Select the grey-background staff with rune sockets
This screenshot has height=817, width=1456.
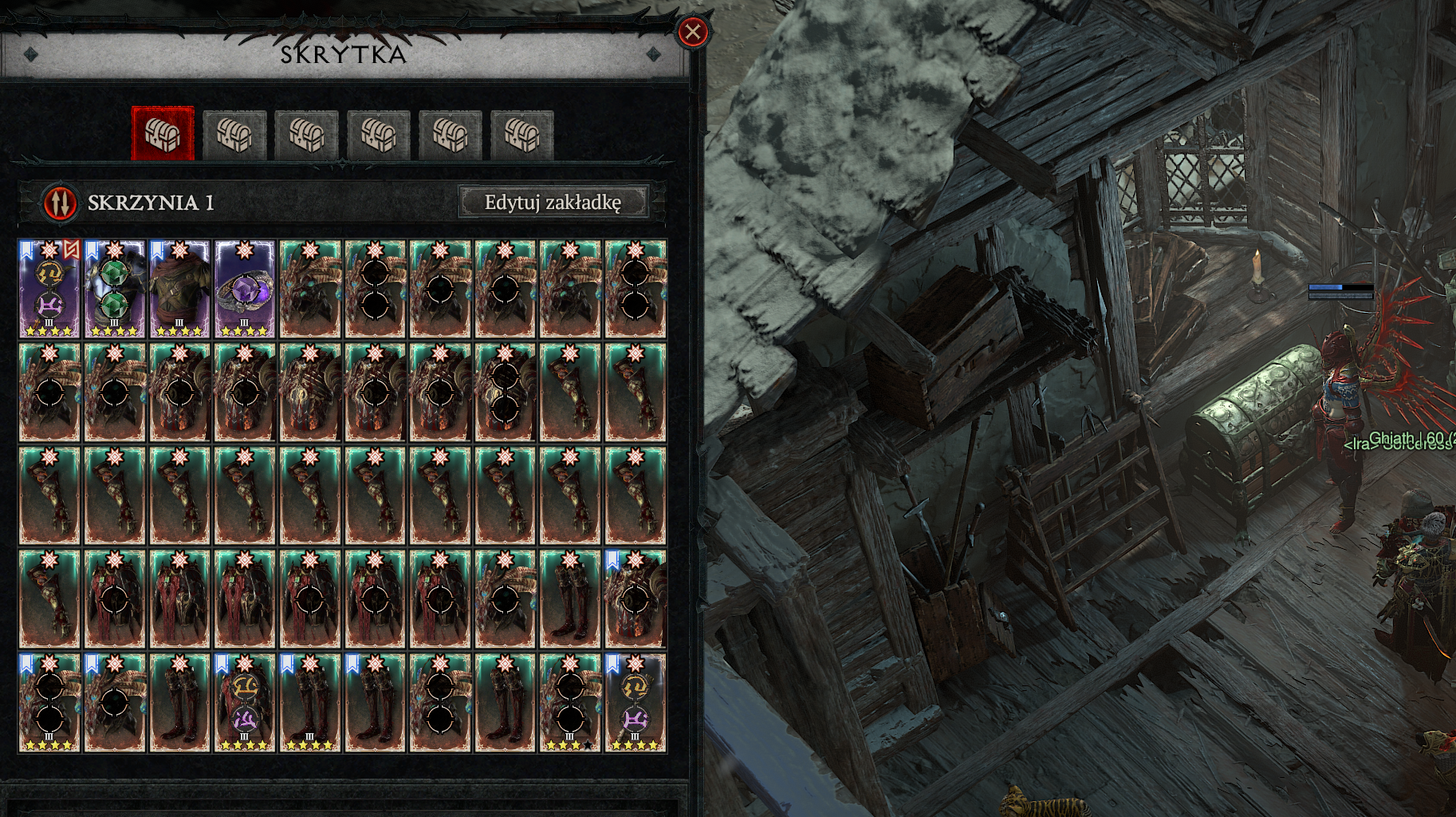(636, 703)
